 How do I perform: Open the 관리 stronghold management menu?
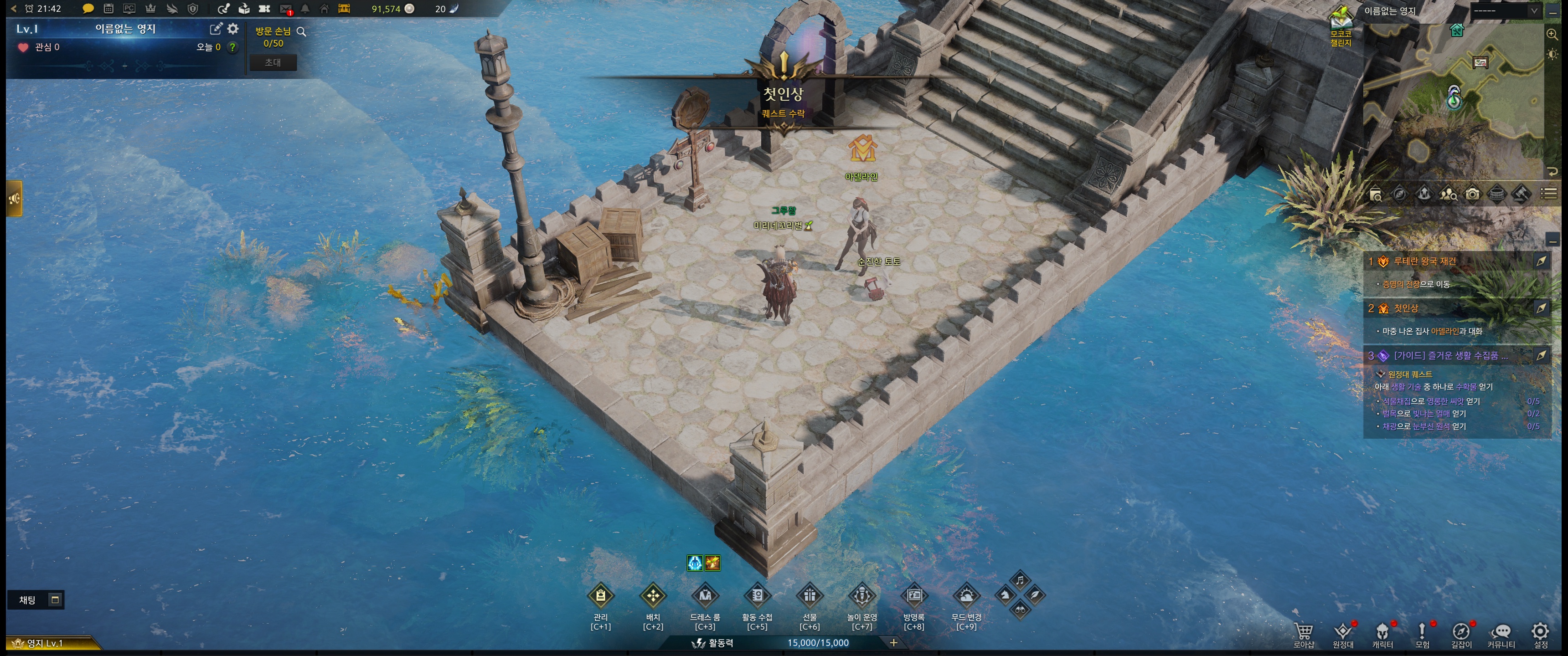(600, 596)
